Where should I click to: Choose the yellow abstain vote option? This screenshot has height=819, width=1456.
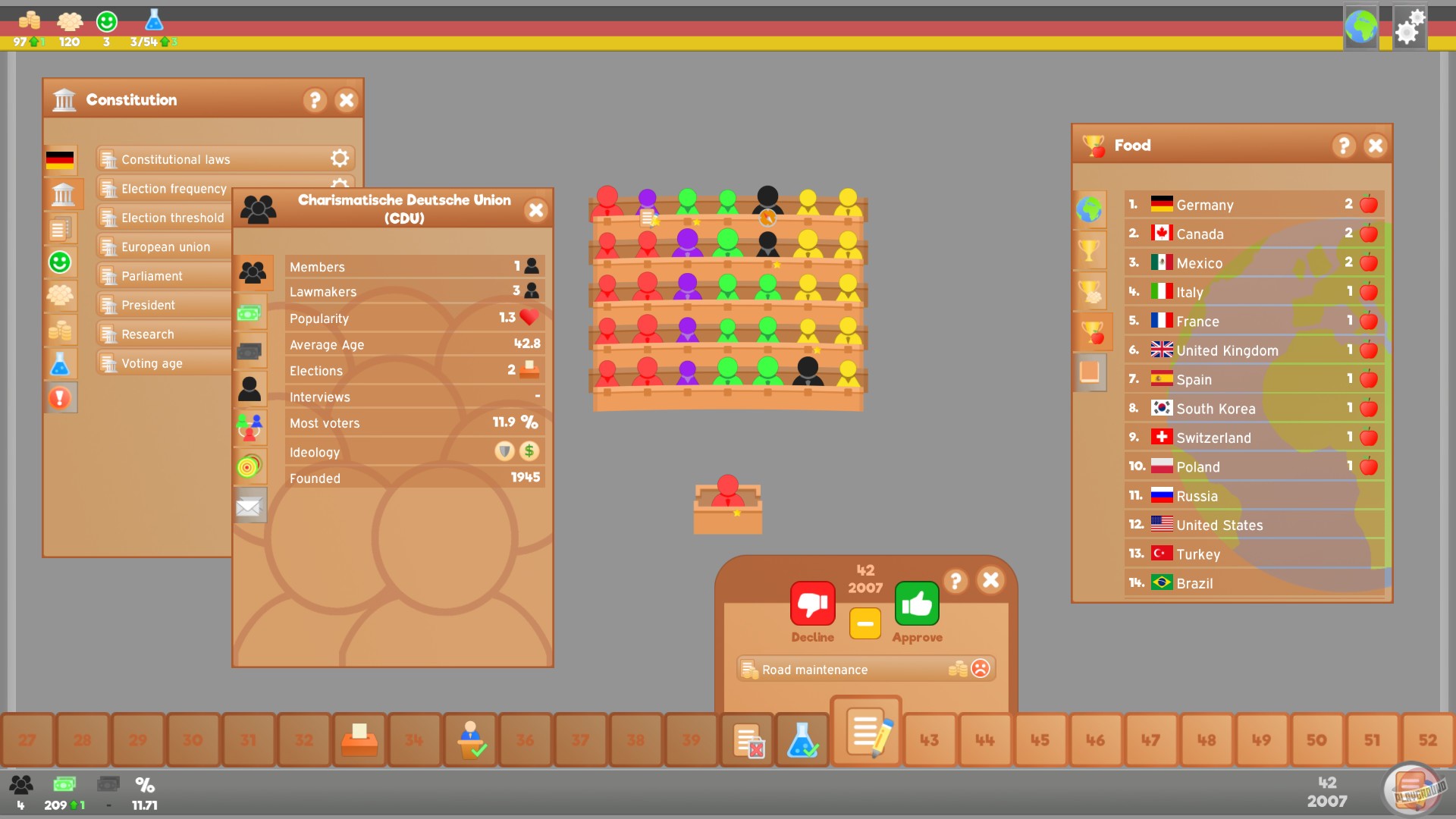click(864, 623)
